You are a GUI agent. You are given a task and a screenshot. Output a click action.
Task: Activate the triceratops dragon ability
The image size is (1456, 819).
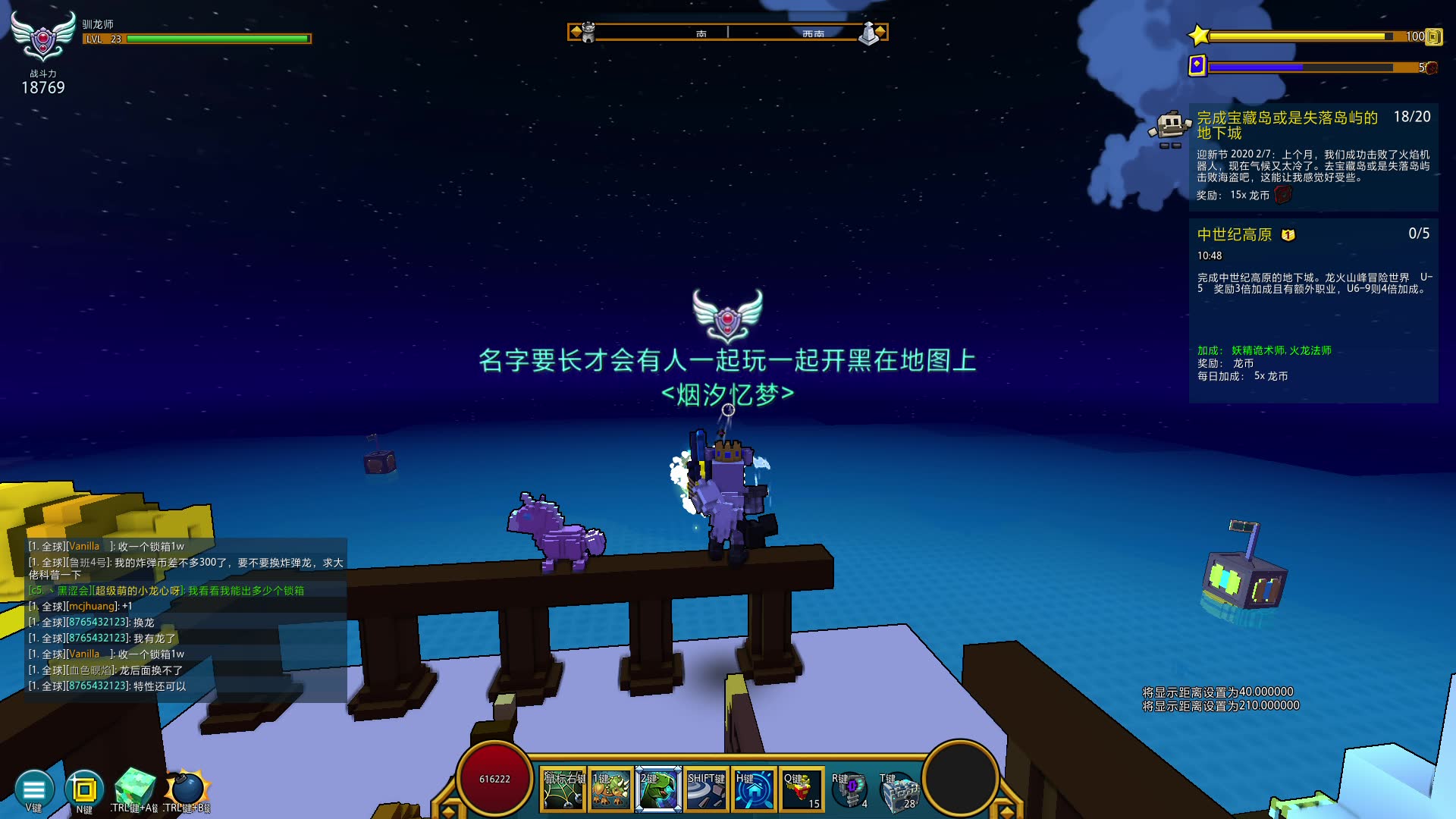[610, 789]
